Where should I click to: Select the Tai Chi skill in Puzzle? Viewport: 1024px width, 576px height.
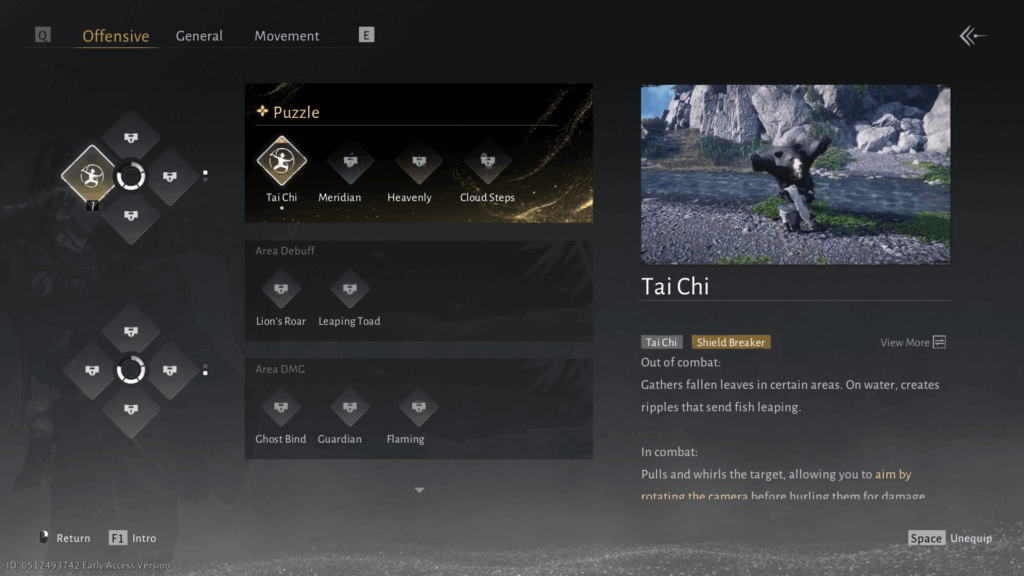click(x=281, y=161)
